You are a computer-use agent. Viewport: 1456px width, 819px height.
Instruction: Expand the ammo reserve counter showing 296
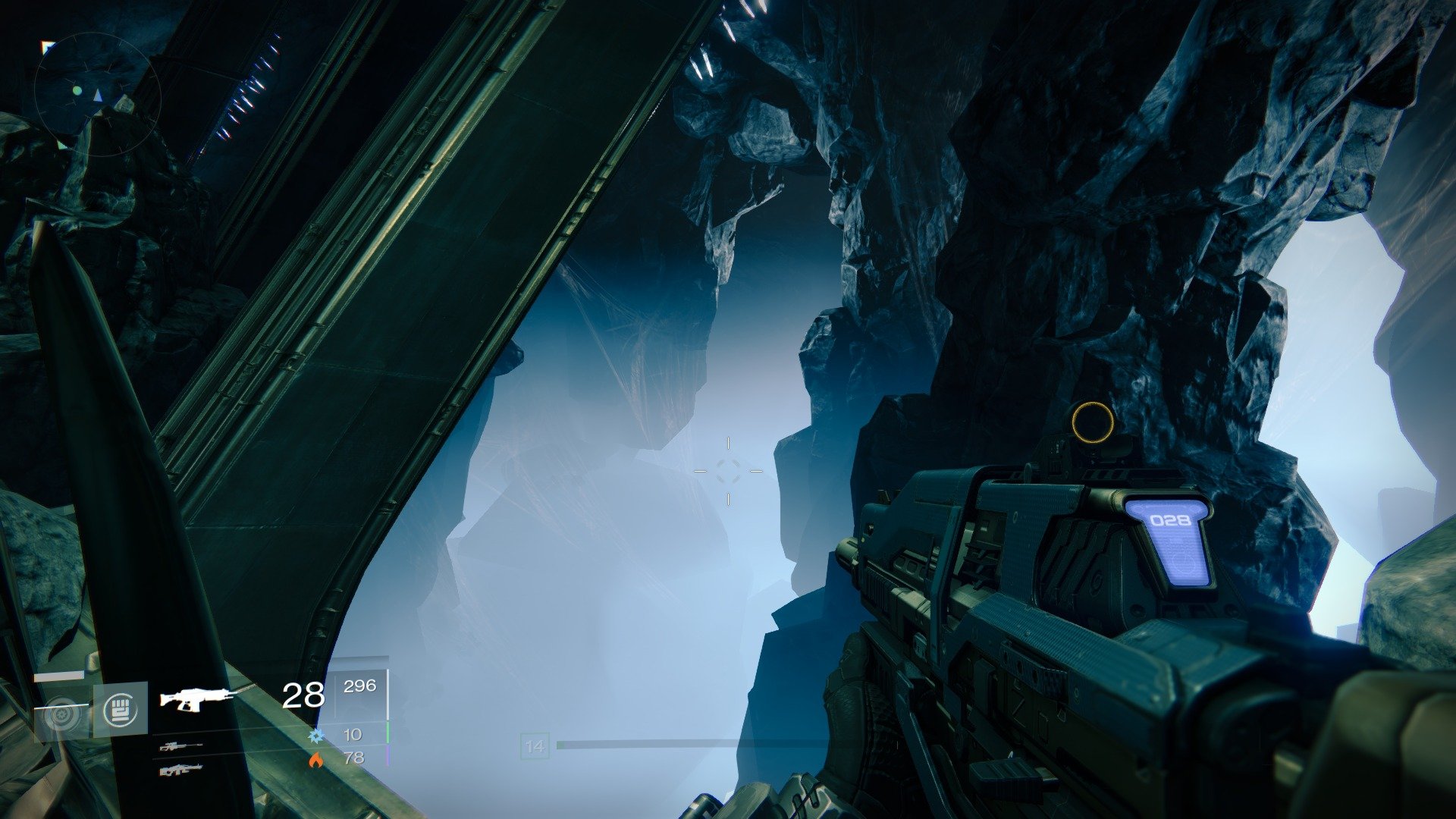pos(362,690)
